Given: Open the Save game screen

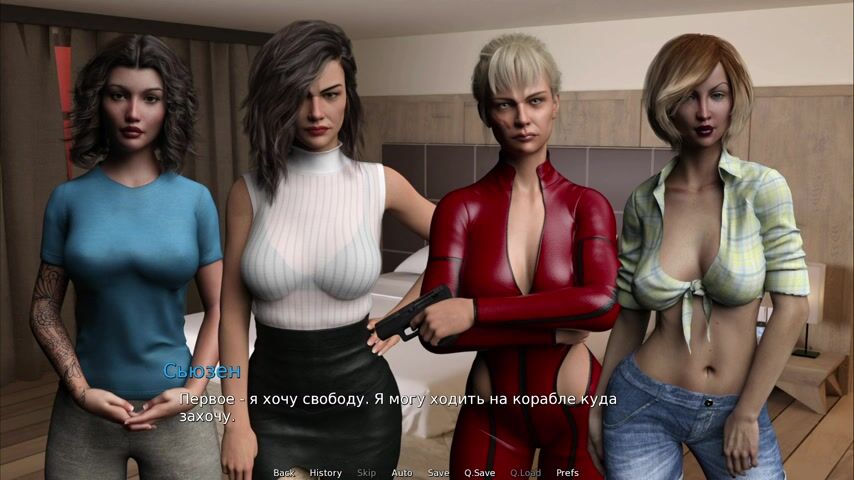Looking at the screenshot, I should tap(438, 473).
